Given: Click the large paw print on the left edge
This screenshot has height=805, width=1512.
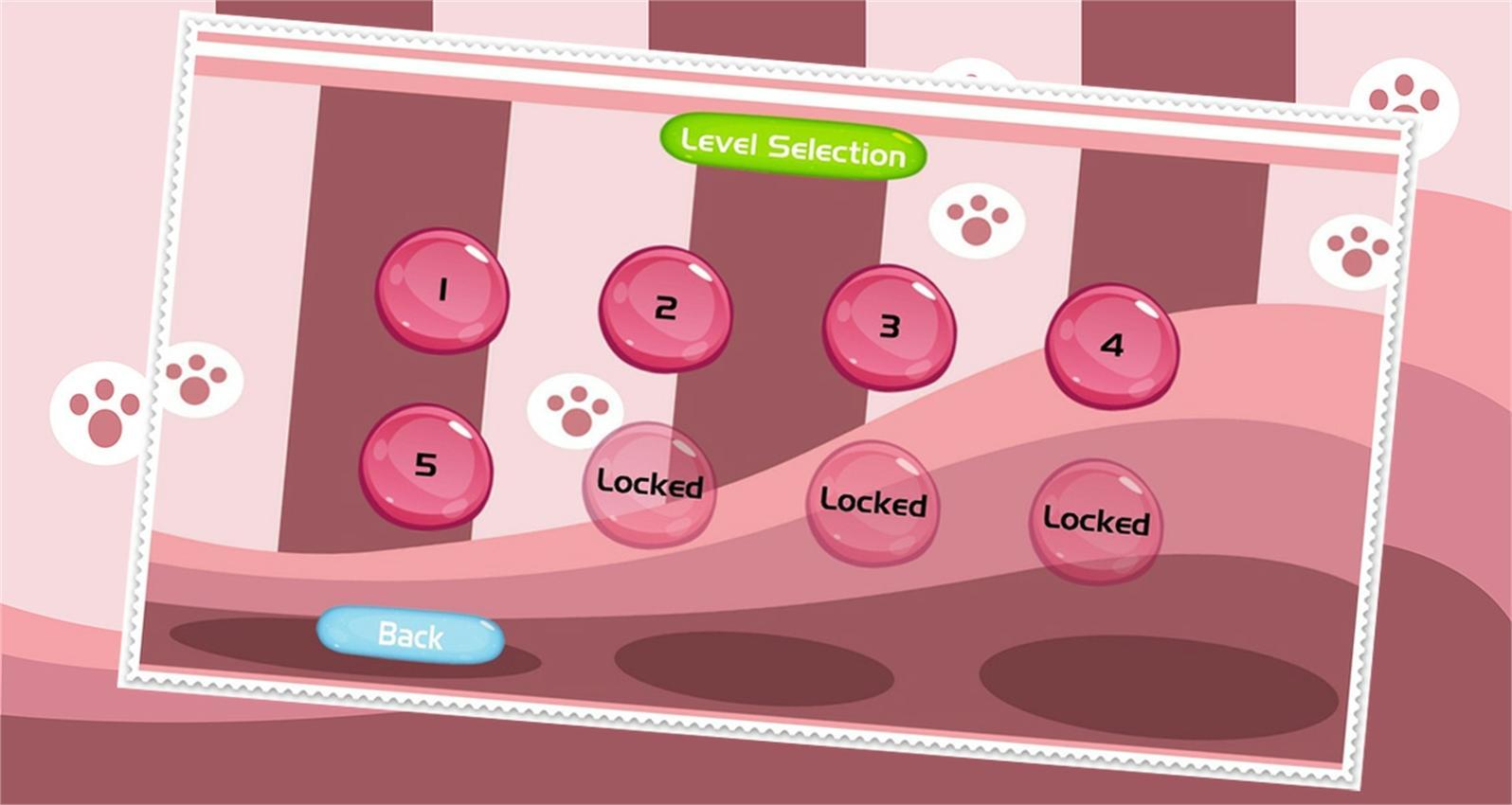Looking at the screenshot, I should tap(98, 412).
